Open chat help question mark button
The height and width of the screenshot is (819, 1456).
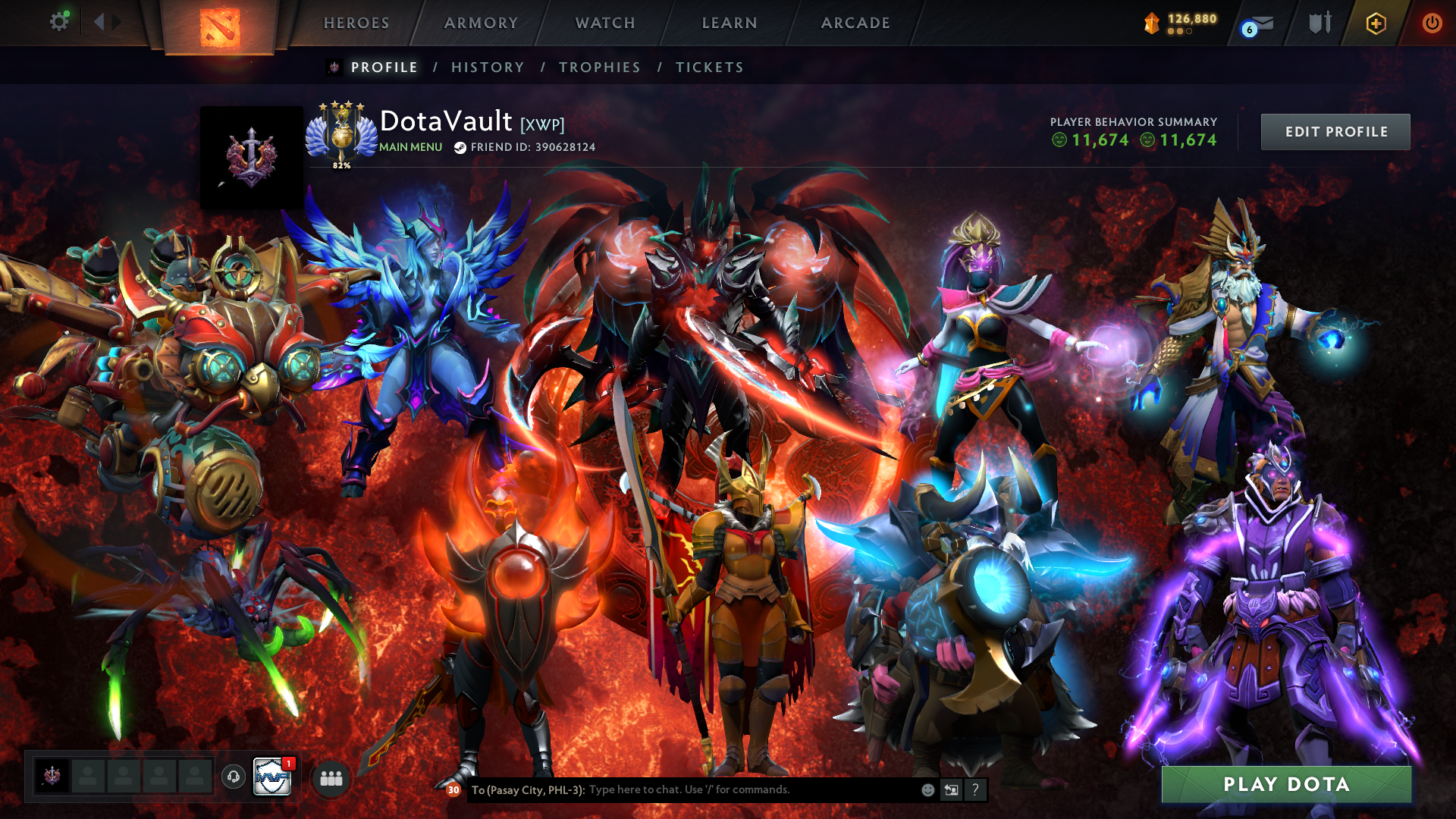[x=975, y=789]
